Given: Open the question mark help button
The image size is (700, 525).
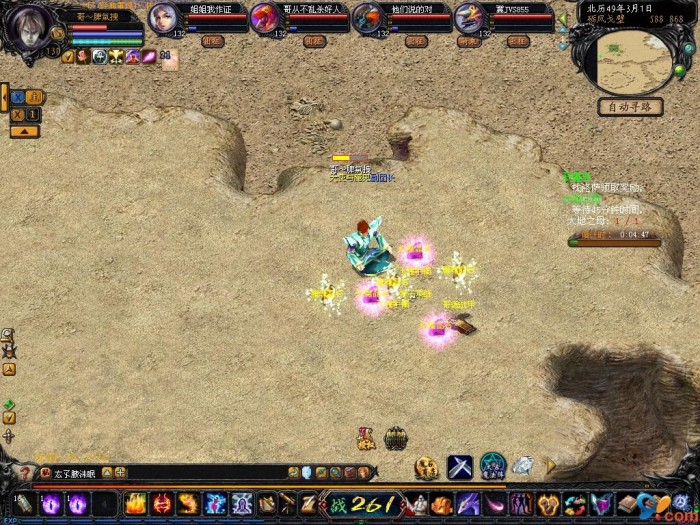Looking at the screenshot, I should point(26,473).
